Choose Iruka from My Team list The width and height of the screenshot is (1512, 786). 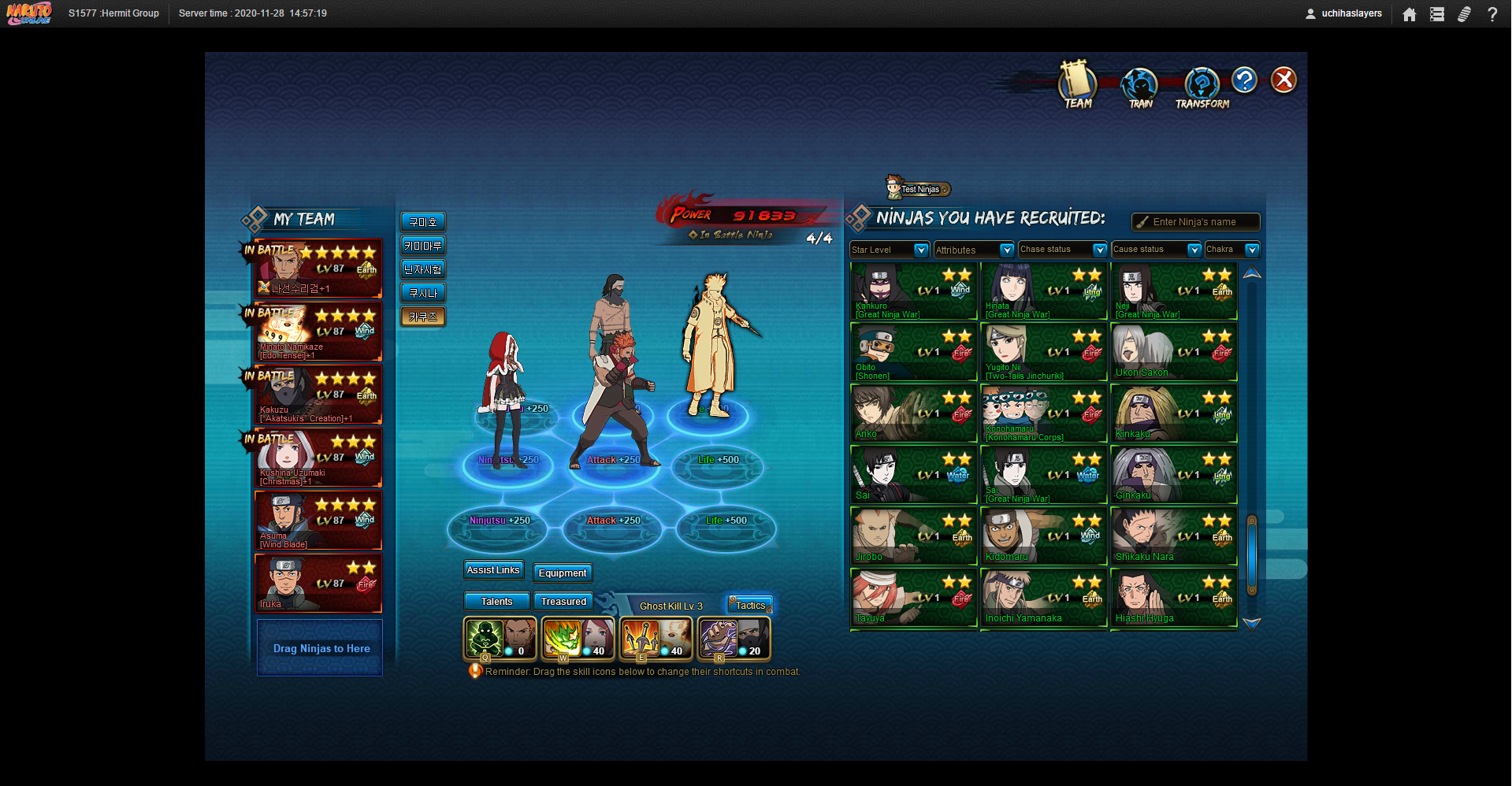tap(318, 584)
